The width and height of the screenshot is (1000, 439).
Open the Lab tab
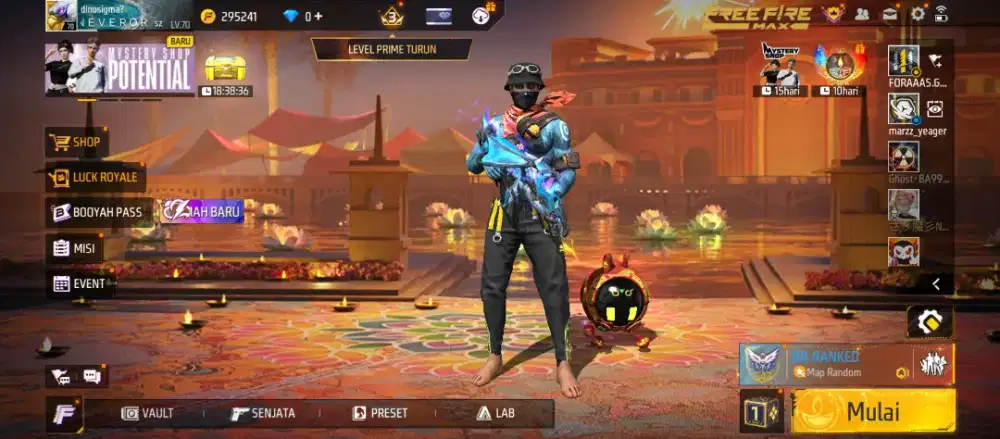496,413
